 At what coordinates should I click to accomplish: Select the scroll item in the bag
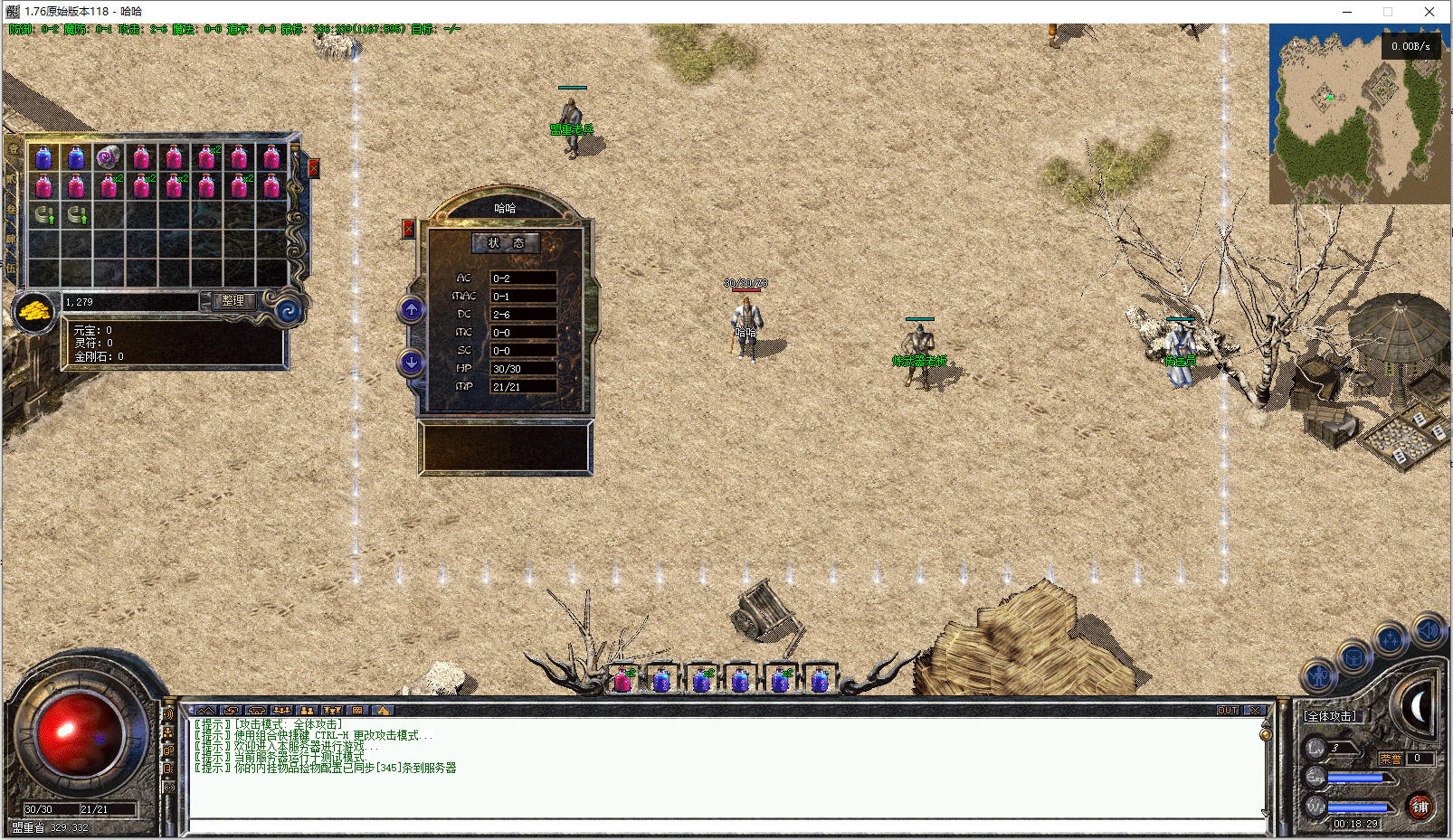(109, 156)
